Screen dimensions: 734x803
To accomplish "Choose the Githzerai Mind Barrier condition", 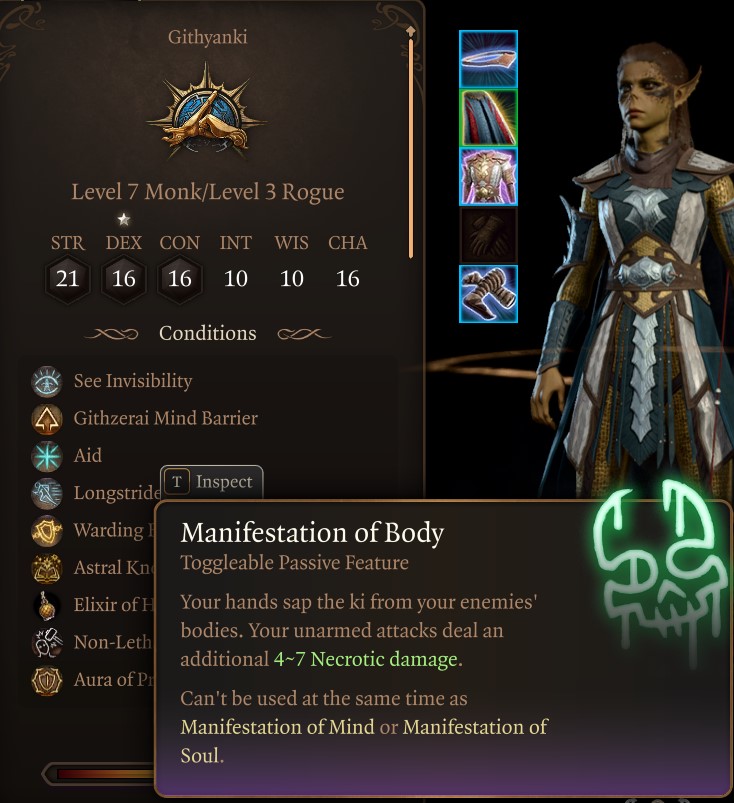I will [x=165, y=418].
